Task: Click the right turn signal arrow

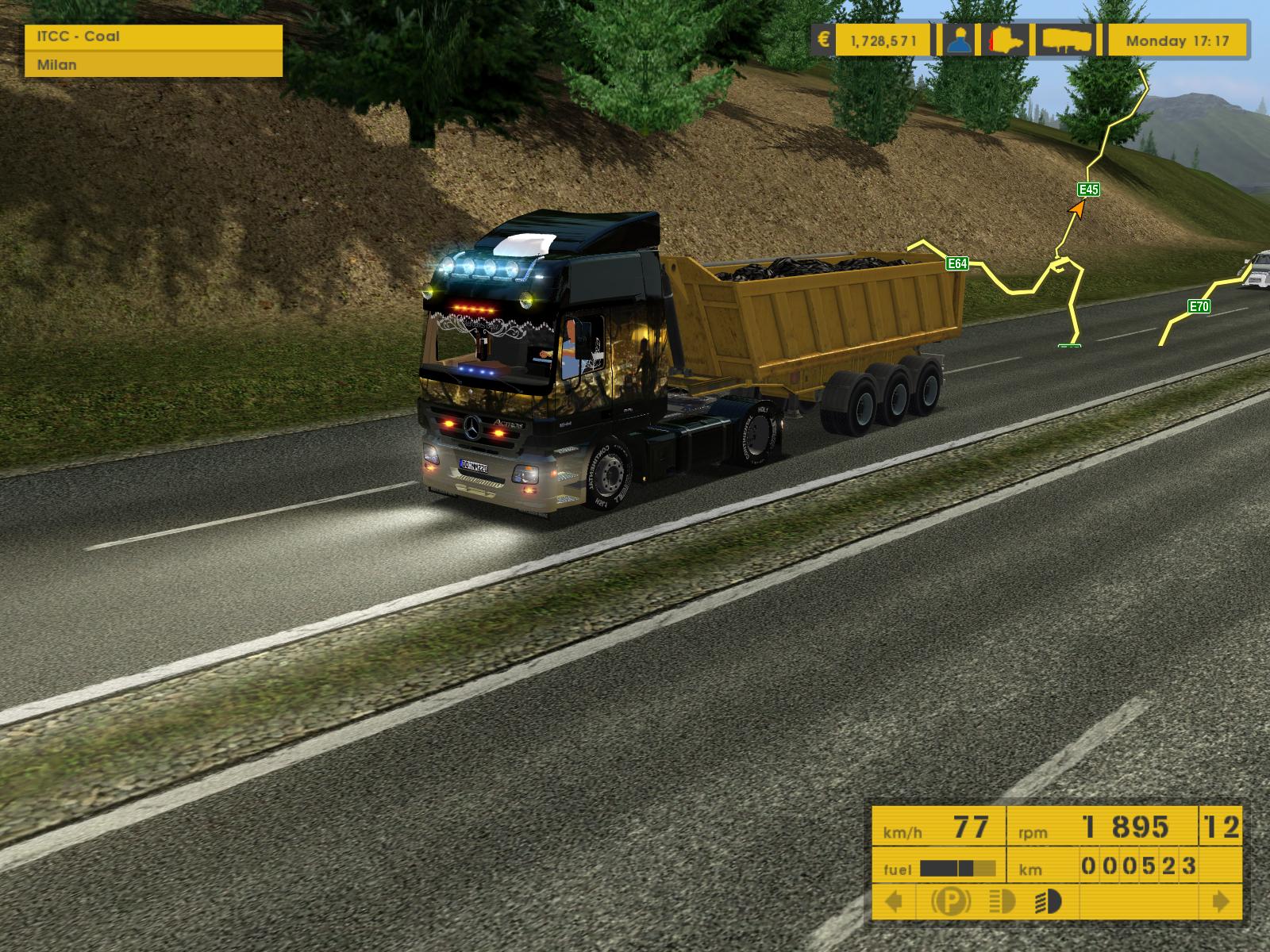Action: [1221, 902]
